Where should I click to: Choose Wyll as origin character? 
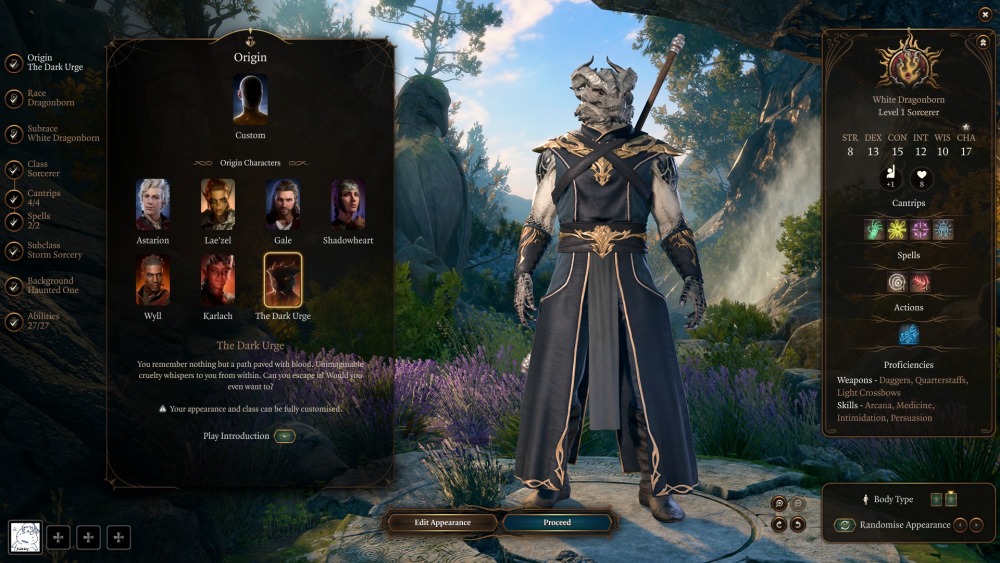click(x=153, y=280)
